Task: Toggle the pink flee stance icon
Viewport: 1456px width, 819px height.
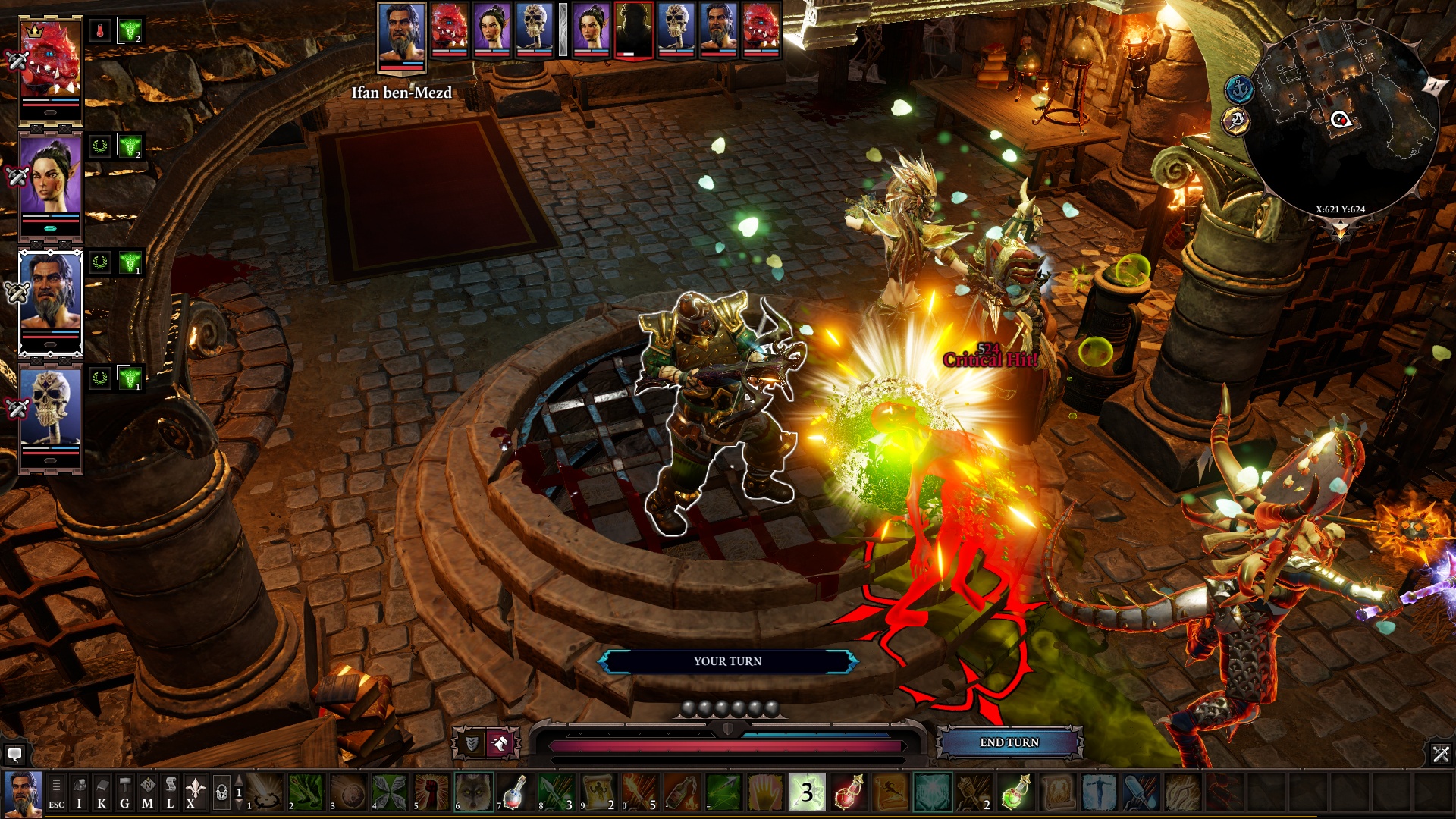Action: [500, 743]
